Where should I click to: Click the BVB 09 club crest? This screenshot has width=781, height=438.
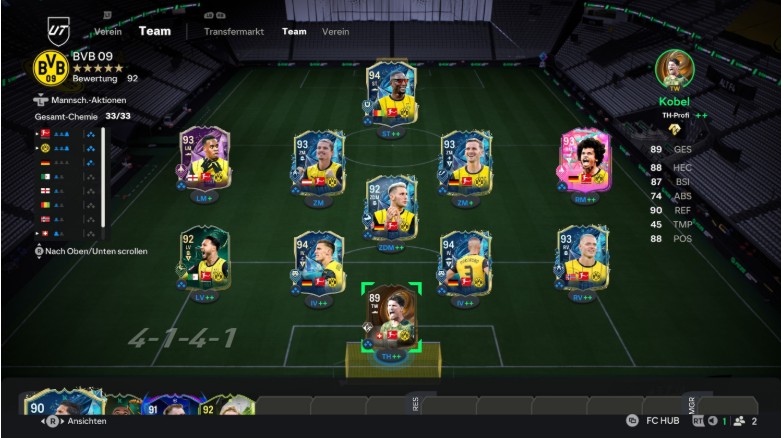[x=49, y=68]
